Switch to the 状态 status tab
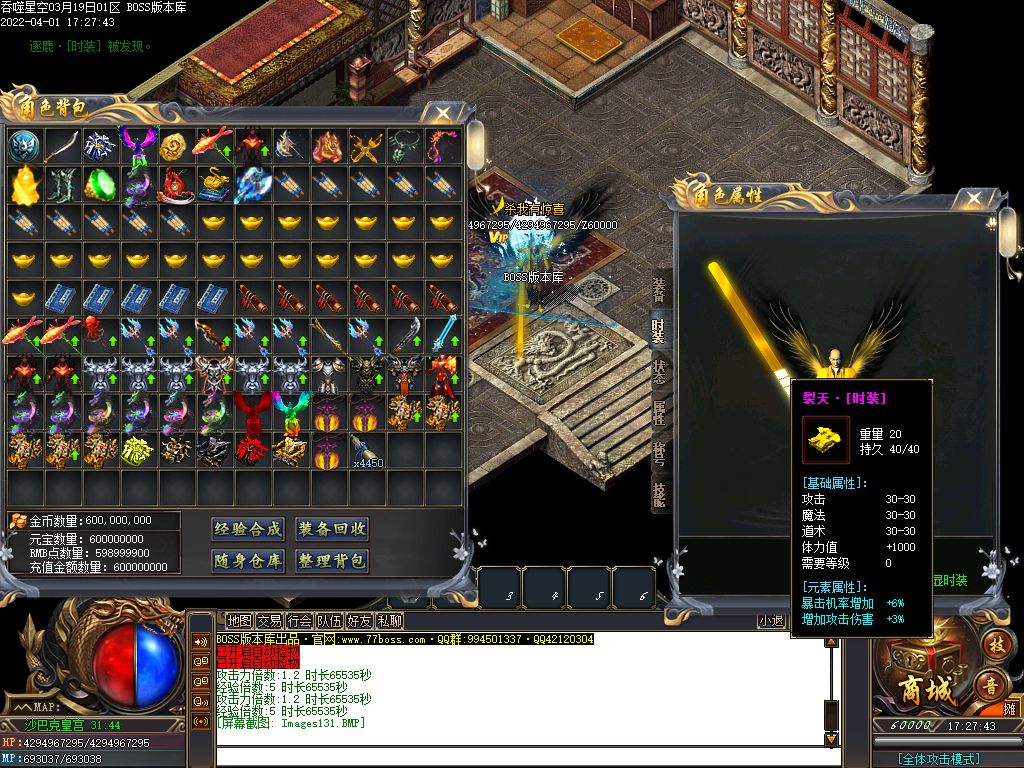The image size is (1024, 768). pos(659,371)
